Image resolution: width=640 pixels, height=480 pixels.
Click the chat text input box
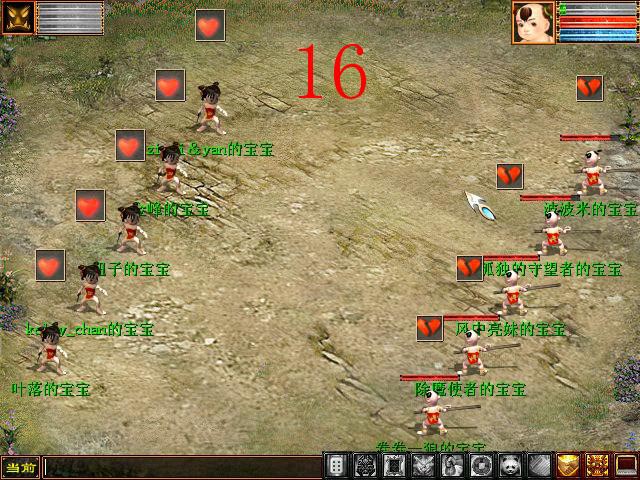pos(180,467)
